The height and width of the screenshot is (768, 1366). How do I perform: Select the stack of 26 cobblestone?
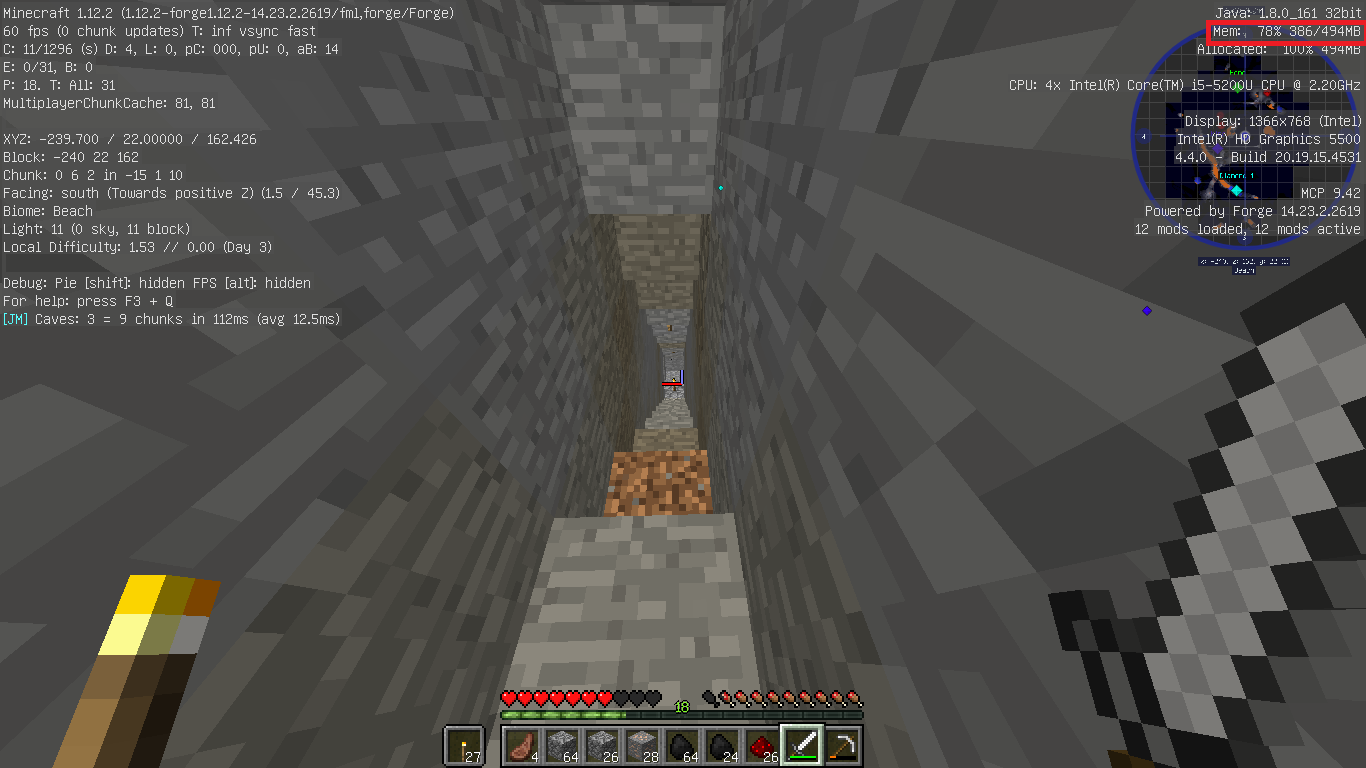(x=602, y=745)
